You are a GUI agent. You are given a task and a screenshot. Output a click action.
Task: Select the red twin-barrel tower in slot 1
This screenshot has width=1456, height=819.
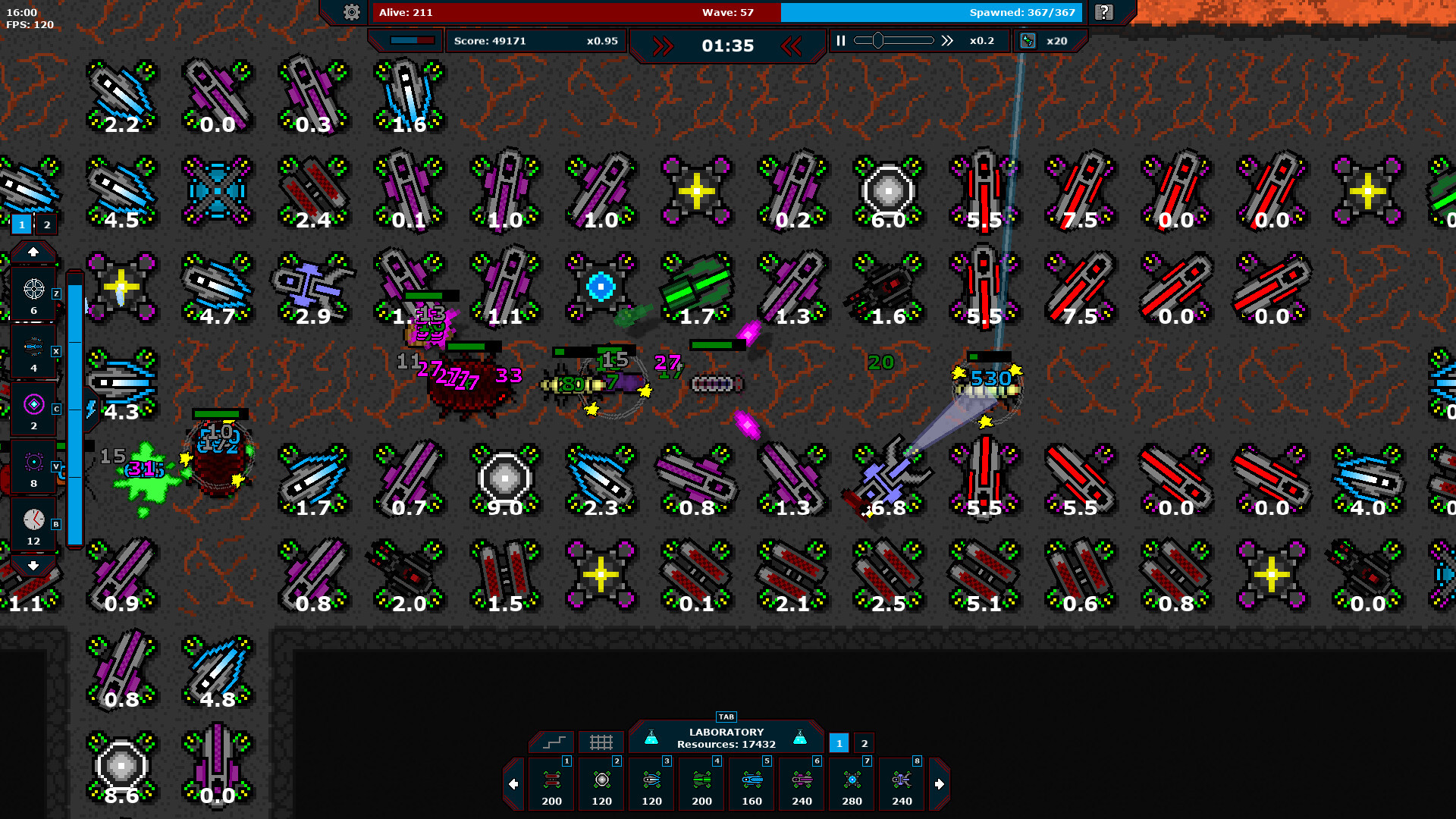[552, 784]
